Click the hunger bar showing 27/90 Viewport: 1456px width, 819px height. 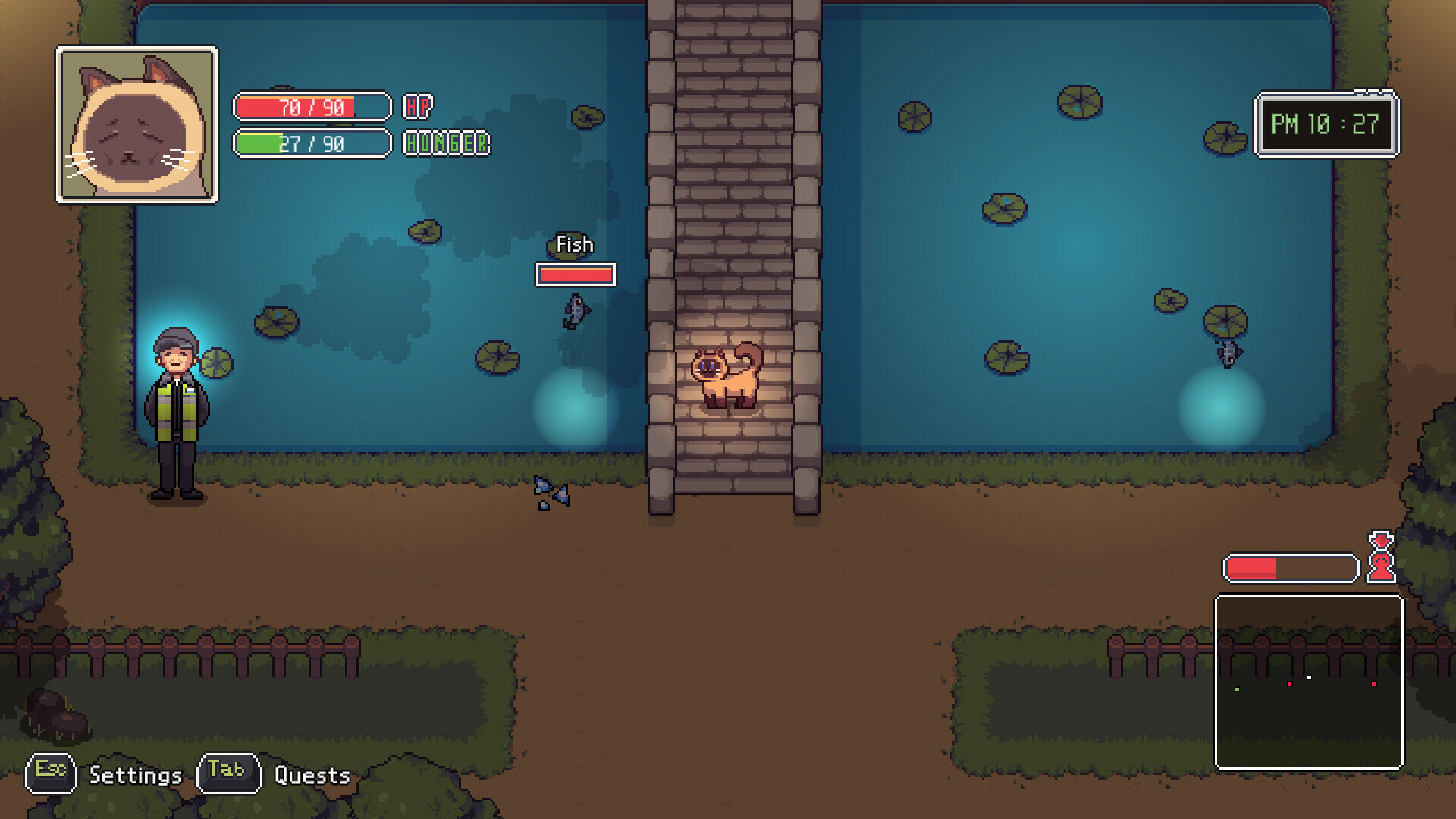point(311,143)
